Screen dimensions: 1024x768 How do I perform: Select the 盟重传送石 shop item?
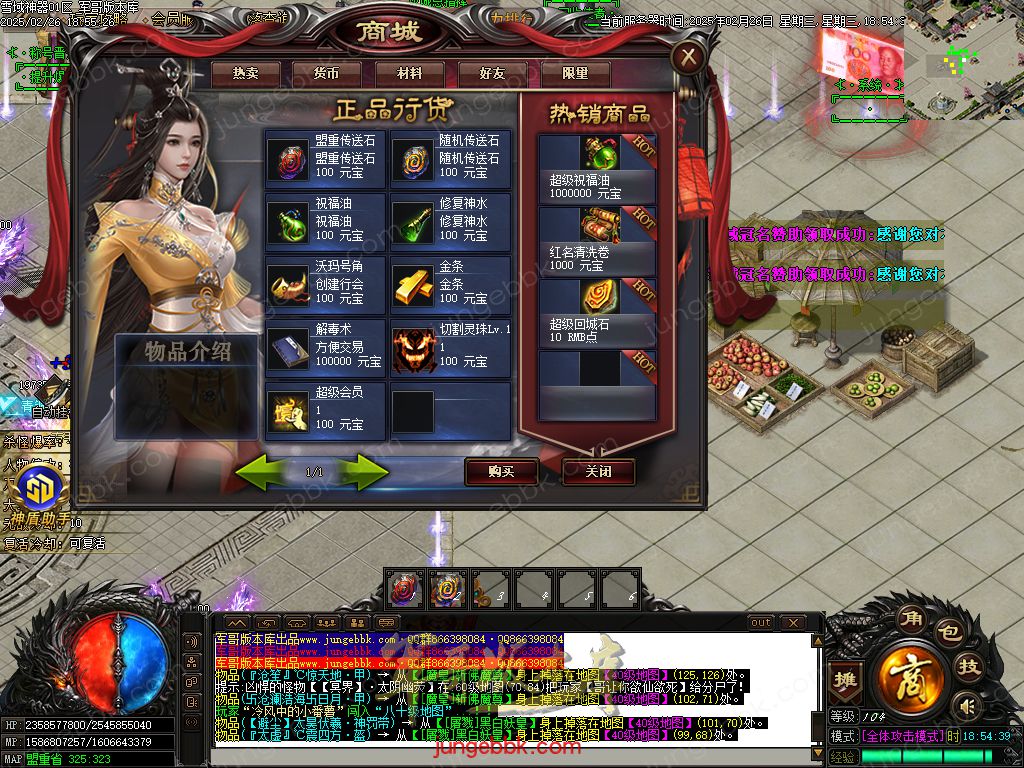pos(325,160)
